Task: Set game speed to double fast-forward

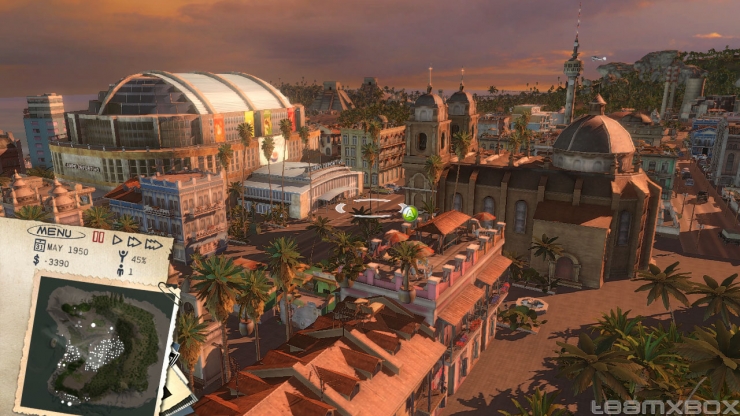Action: click(x=133, y=242)
